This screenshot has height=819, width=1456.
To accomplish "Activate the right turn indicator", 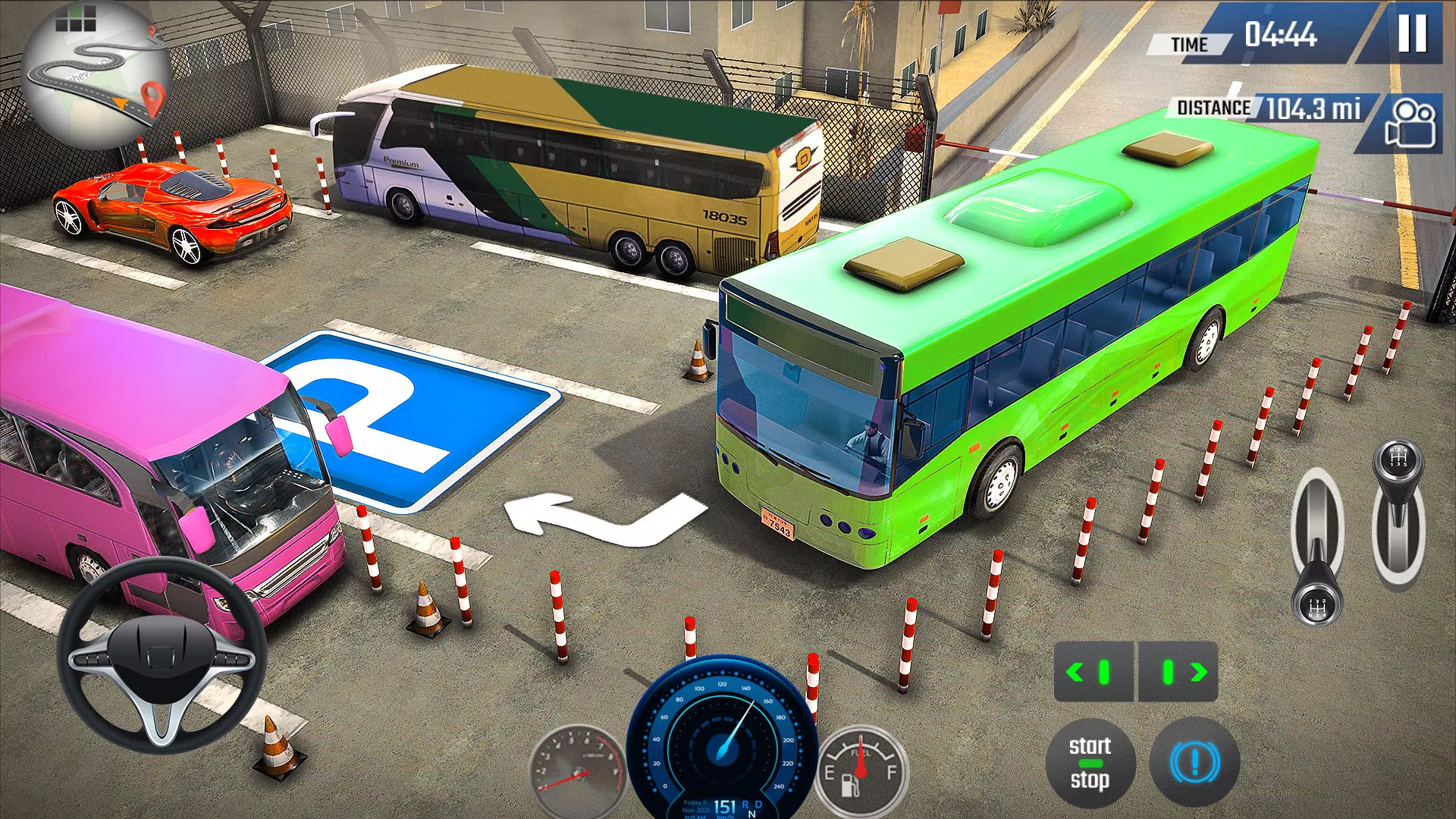I will 1179,672.
